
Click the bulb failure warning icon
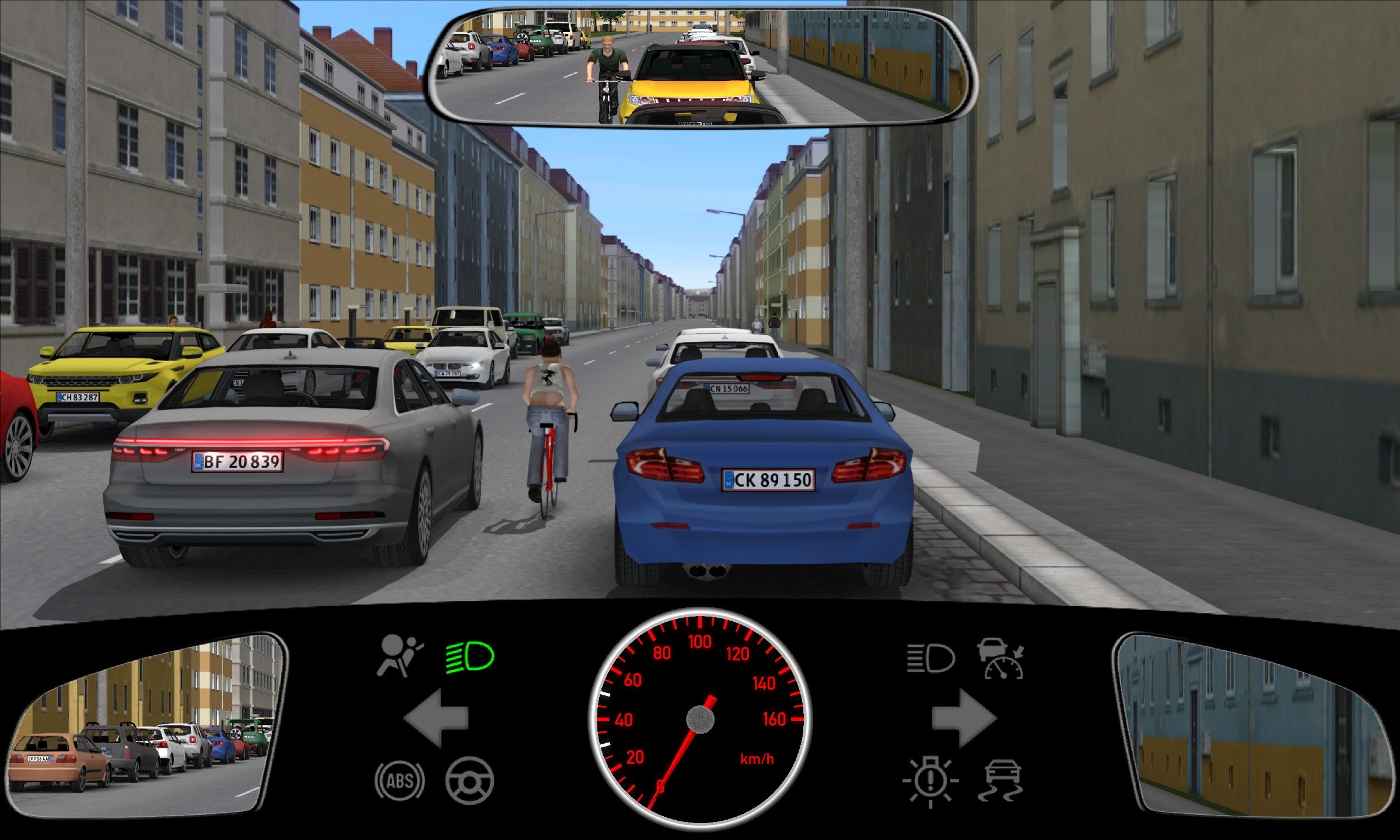(930, 780)
